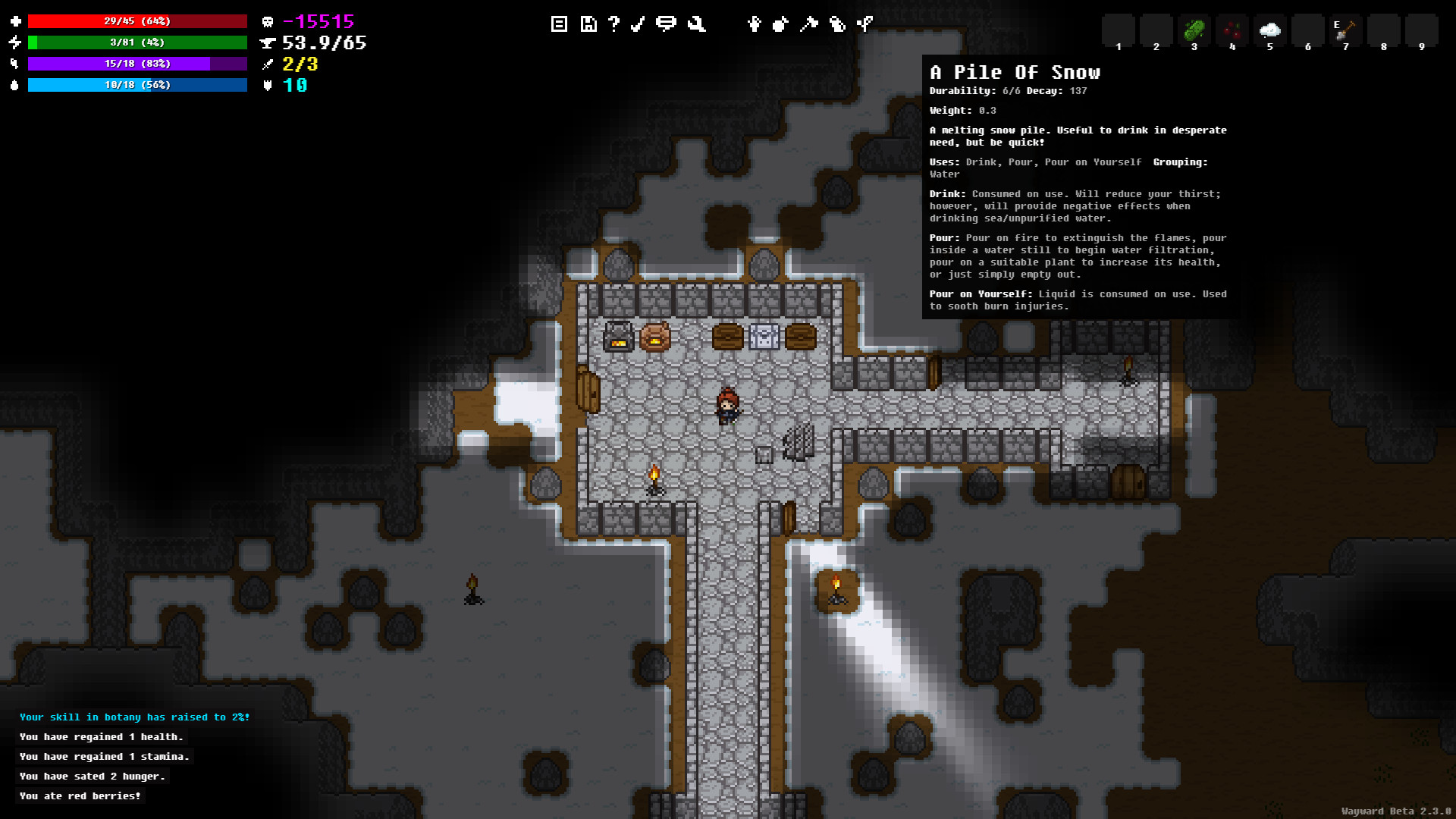Select the red berries in hotbar slot 4
This screenshot has height=819, width=1456.
[1232, 30]
